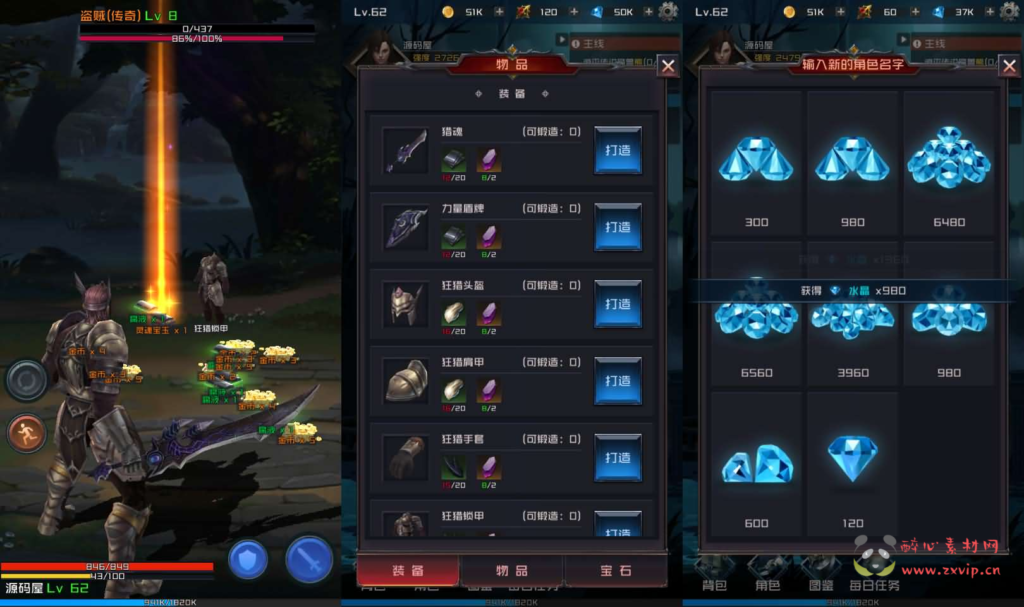Screen dimensions: 1024x607
Task: Purchase the 6480 crystal bundle
Action: [949, 165]
